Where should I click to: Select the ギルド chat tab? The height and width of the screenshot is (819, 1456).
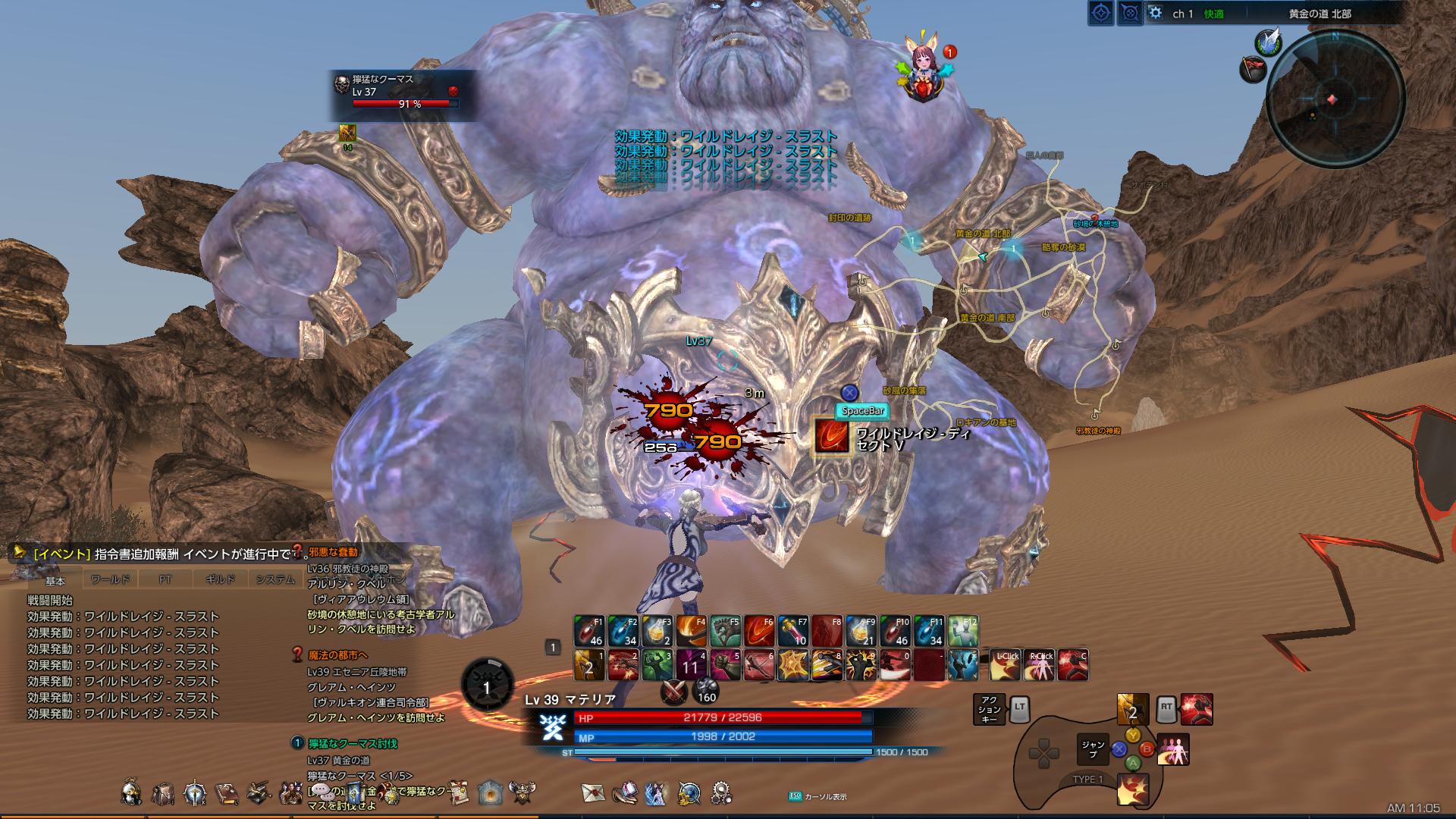(220, 580)
